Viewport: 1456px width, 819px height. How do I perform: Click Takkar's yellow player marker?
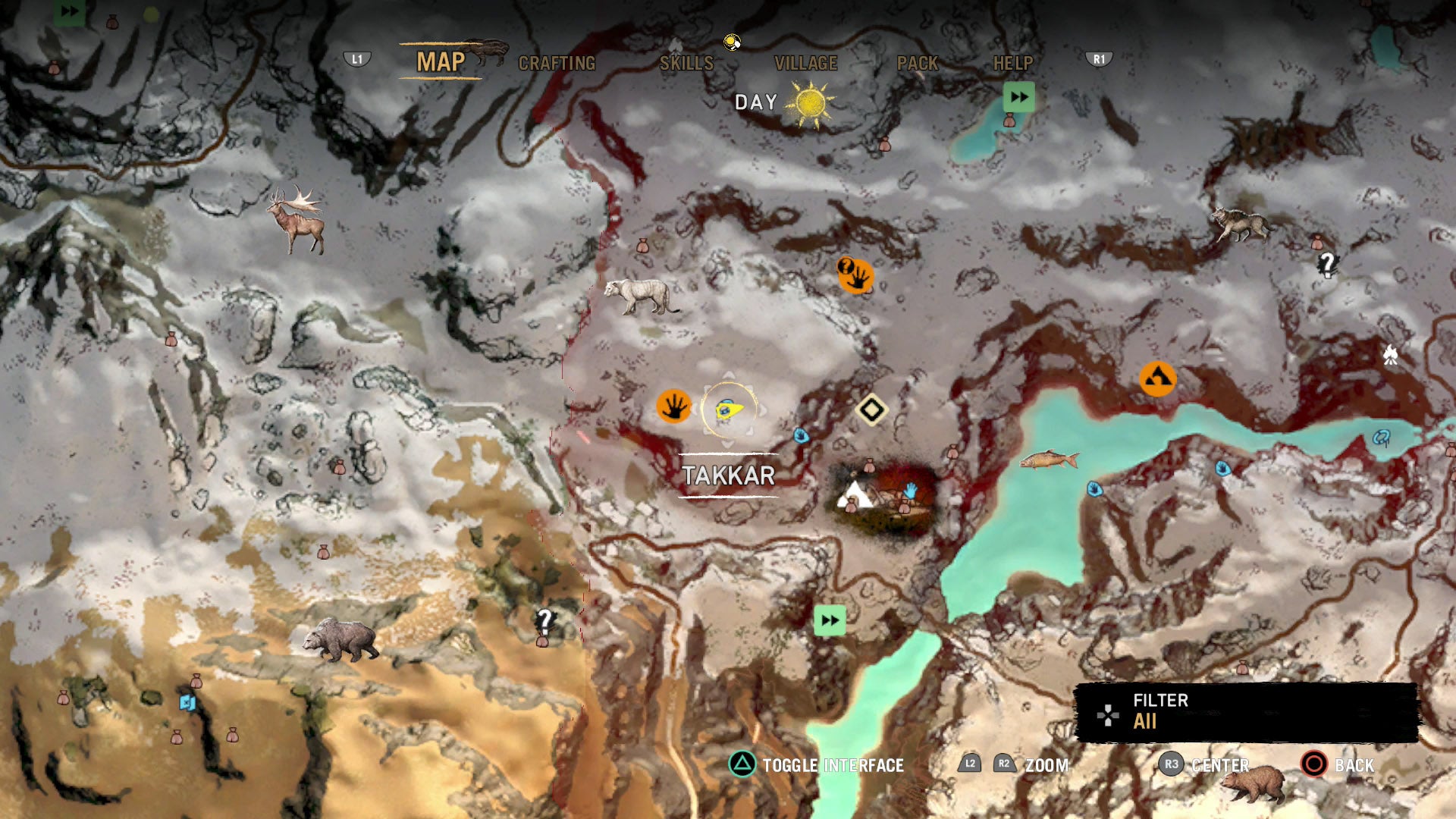coord(729,410)
